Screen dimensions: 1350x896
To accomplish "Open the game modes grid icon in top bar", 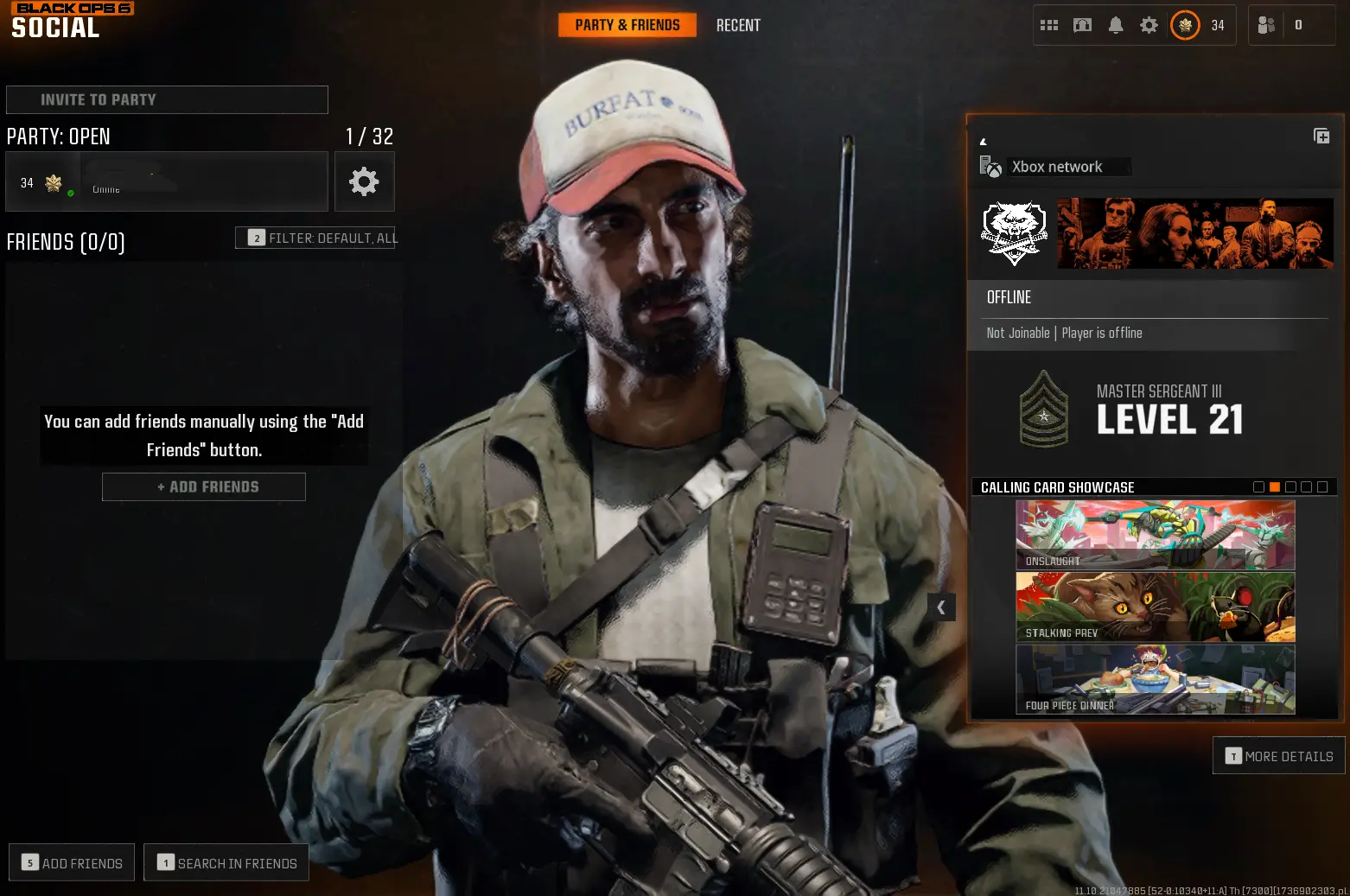I will pos(1048,25).
